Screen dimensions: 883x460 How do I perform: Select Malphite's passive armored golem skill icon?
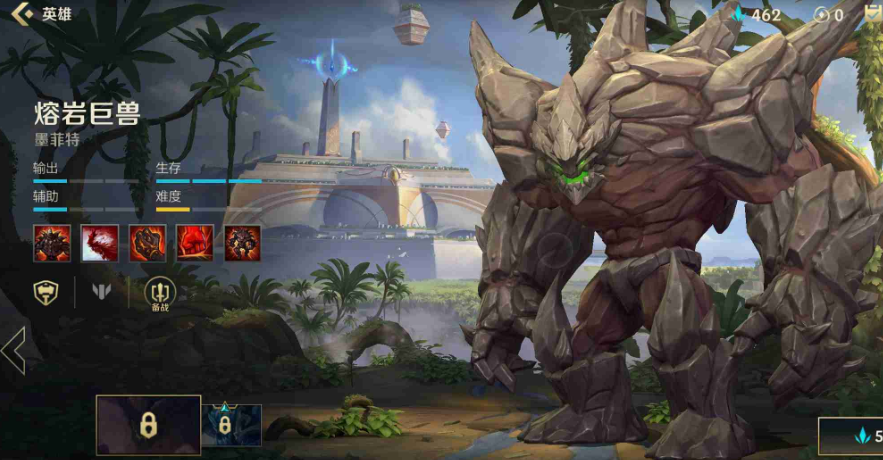[x=52, y=243]
